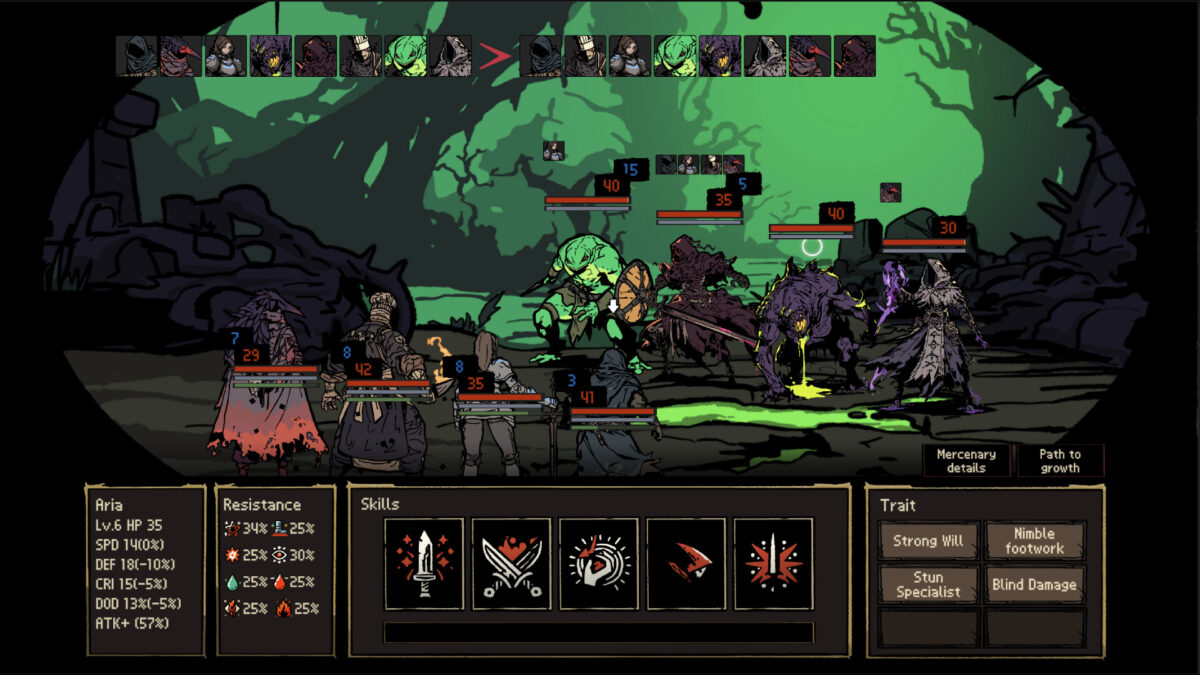Choose the crossed swords skill

[511, 563]
